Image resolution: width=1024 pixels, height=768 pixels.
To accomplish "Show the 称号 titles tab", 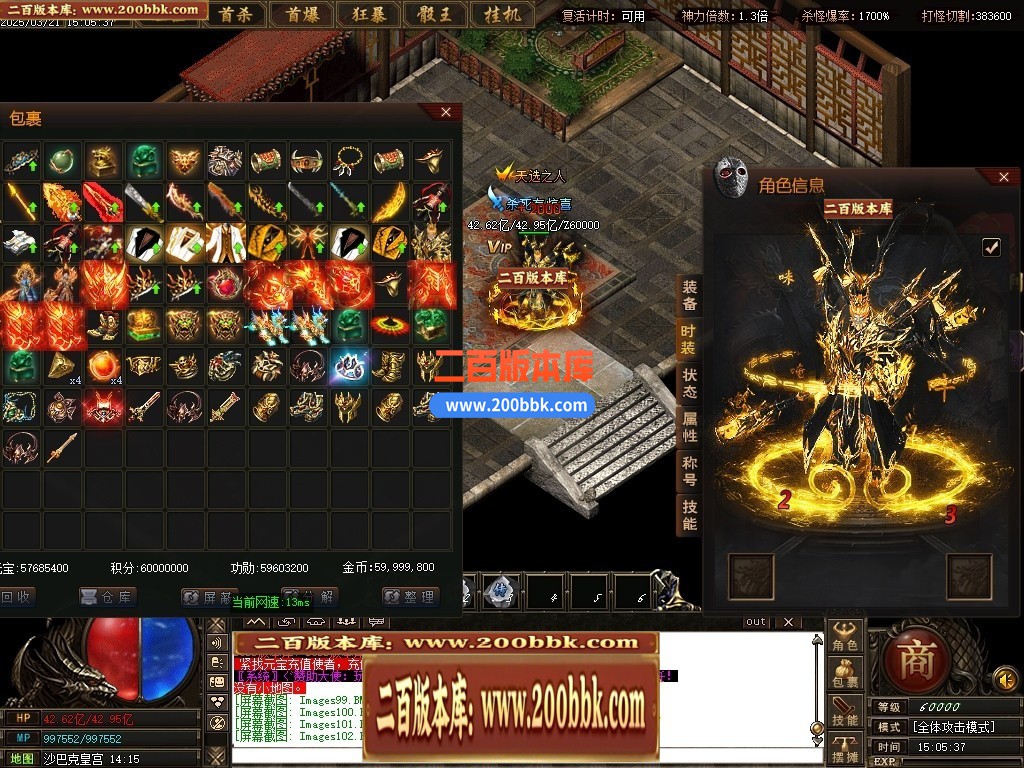I will (690, 471).
